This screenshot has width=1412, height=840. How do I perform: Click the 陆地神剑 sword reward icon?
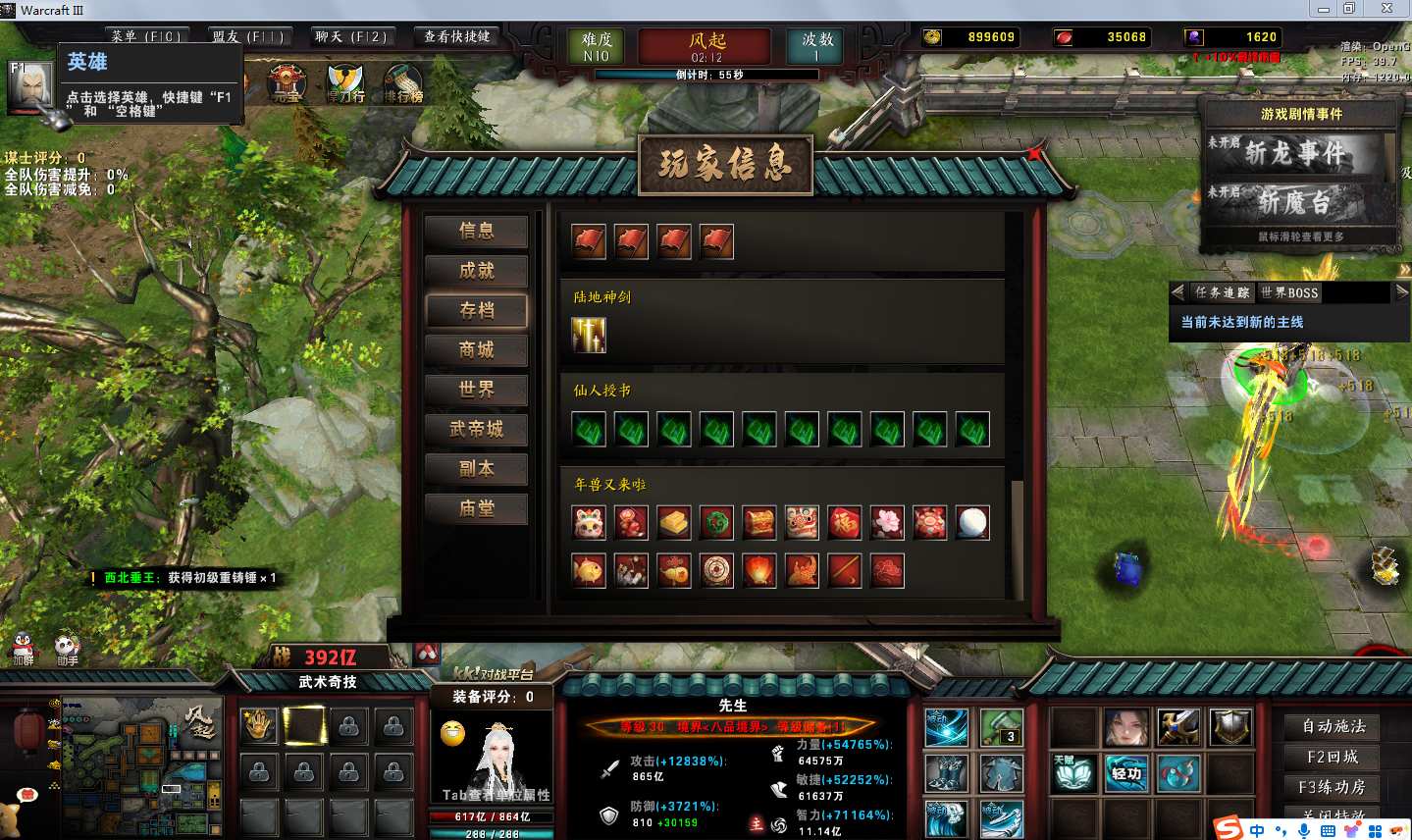point(589,336)
